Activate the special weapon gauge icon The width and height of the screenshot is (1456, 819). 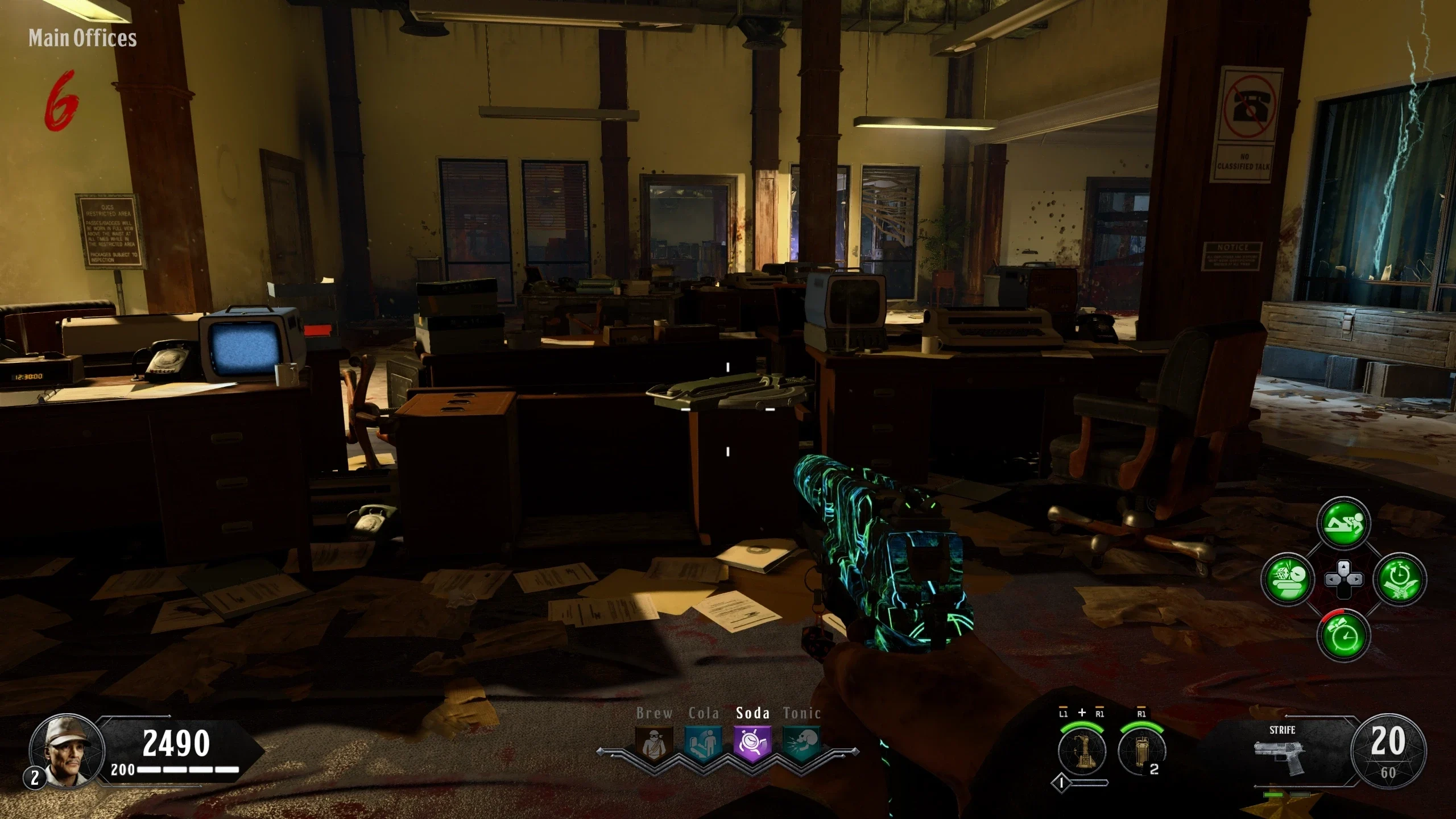click(x=1082, y=751)
